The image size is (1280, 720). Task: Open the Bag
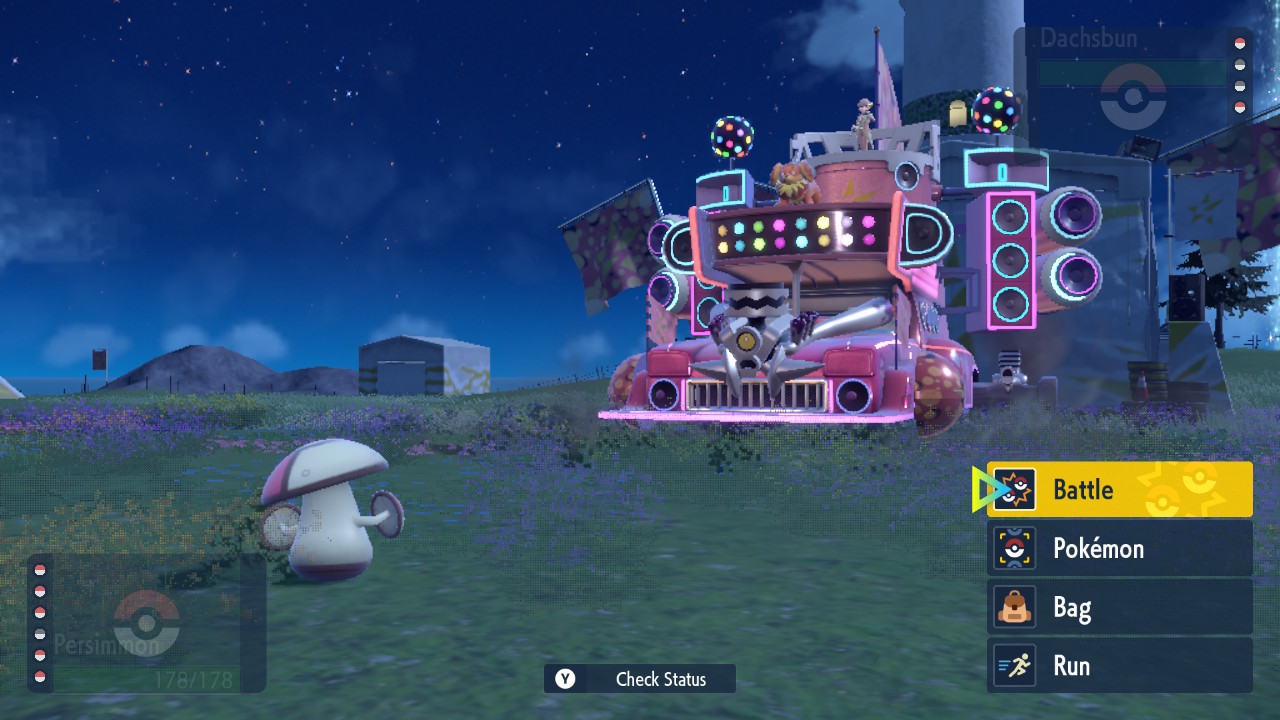pyautogui.click(x=1119, y=607)
